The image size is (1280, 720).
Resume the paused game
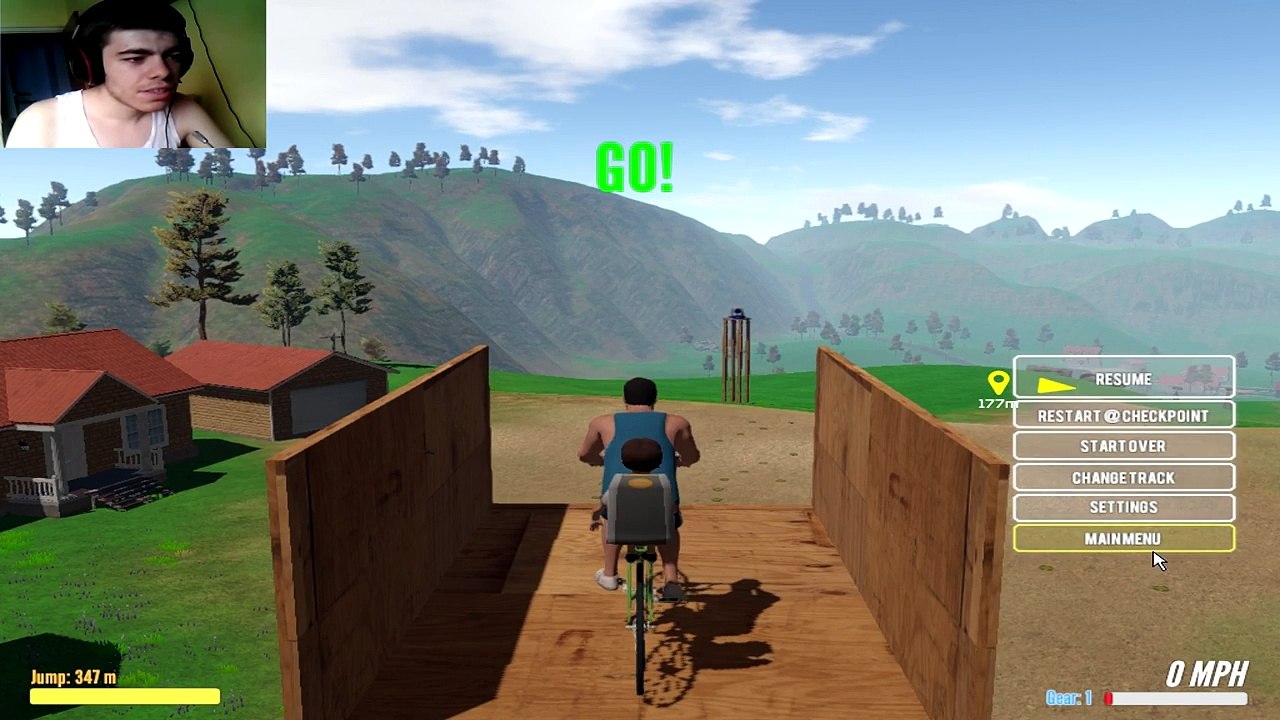tap(1123, 379)
